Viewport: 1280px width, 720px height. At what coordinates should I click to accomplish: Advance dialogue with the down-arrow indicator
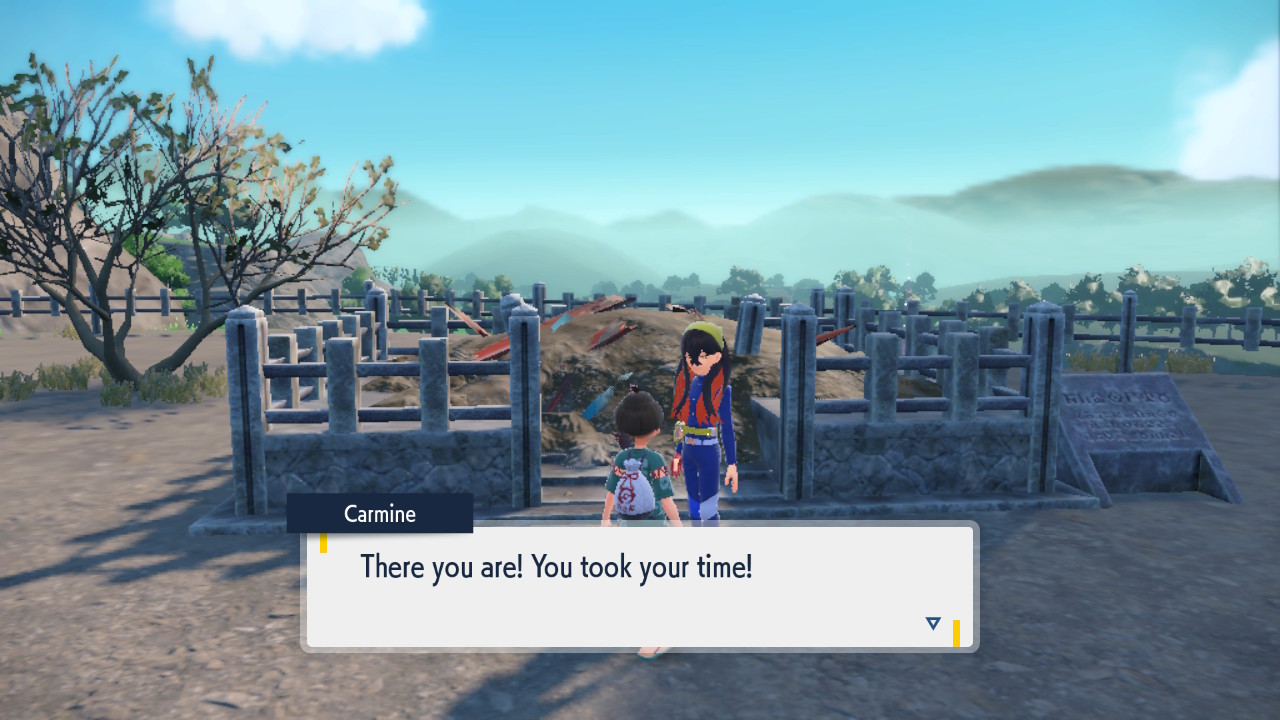(933, 623)
